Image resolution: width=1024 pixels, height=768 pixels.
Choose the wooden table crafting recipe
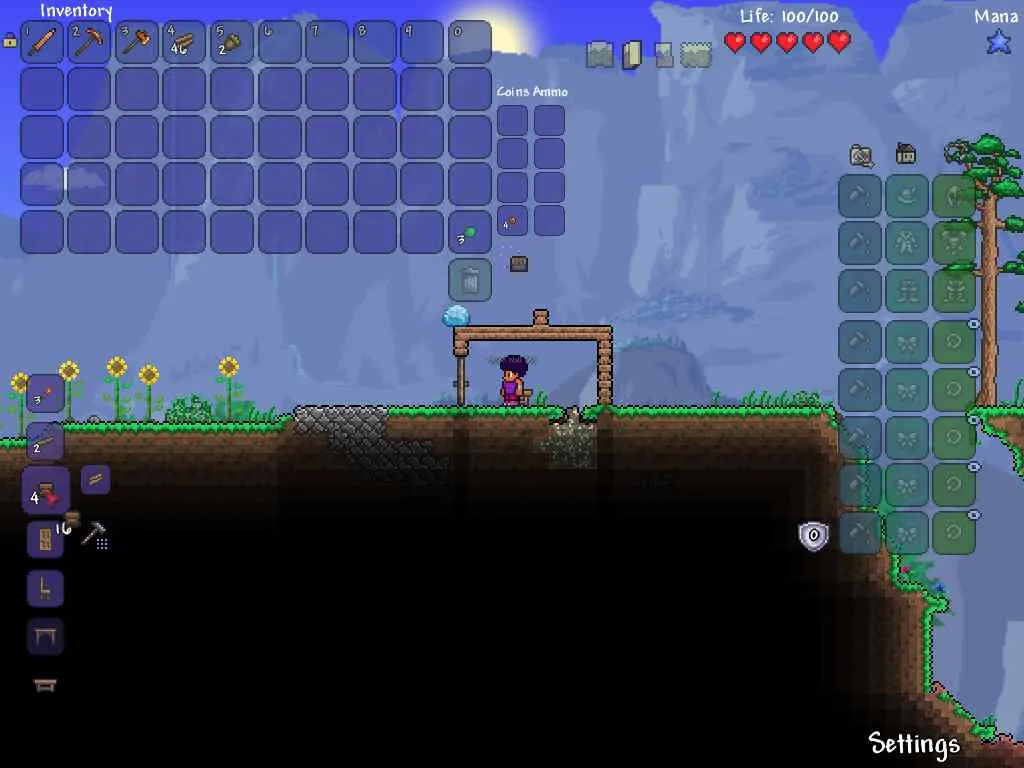pos(45,635)
